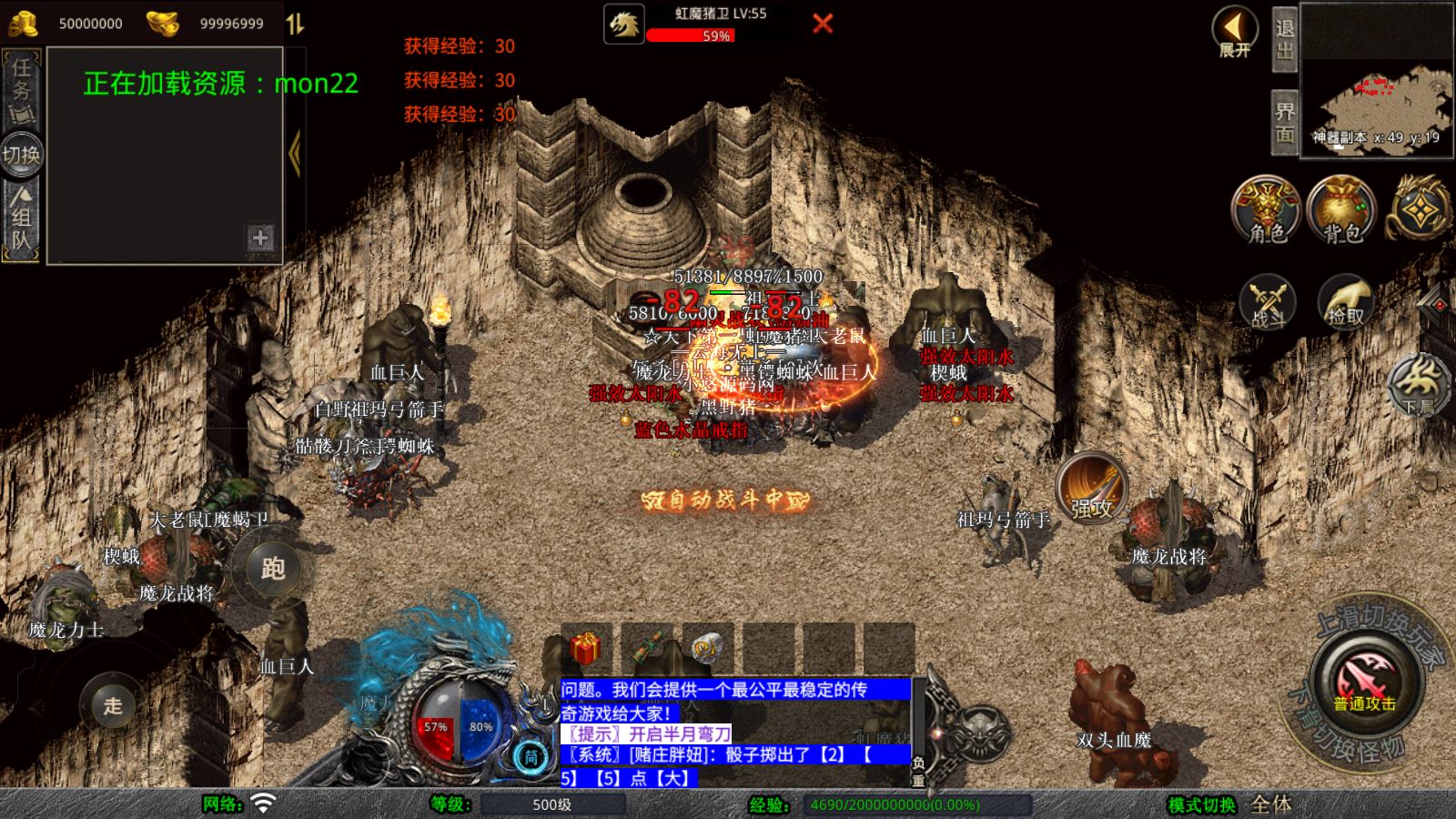Activate the 强攻 skill
Image resolution: width=1456 pixels, height=819 pixels.
tap(1091, 488)
